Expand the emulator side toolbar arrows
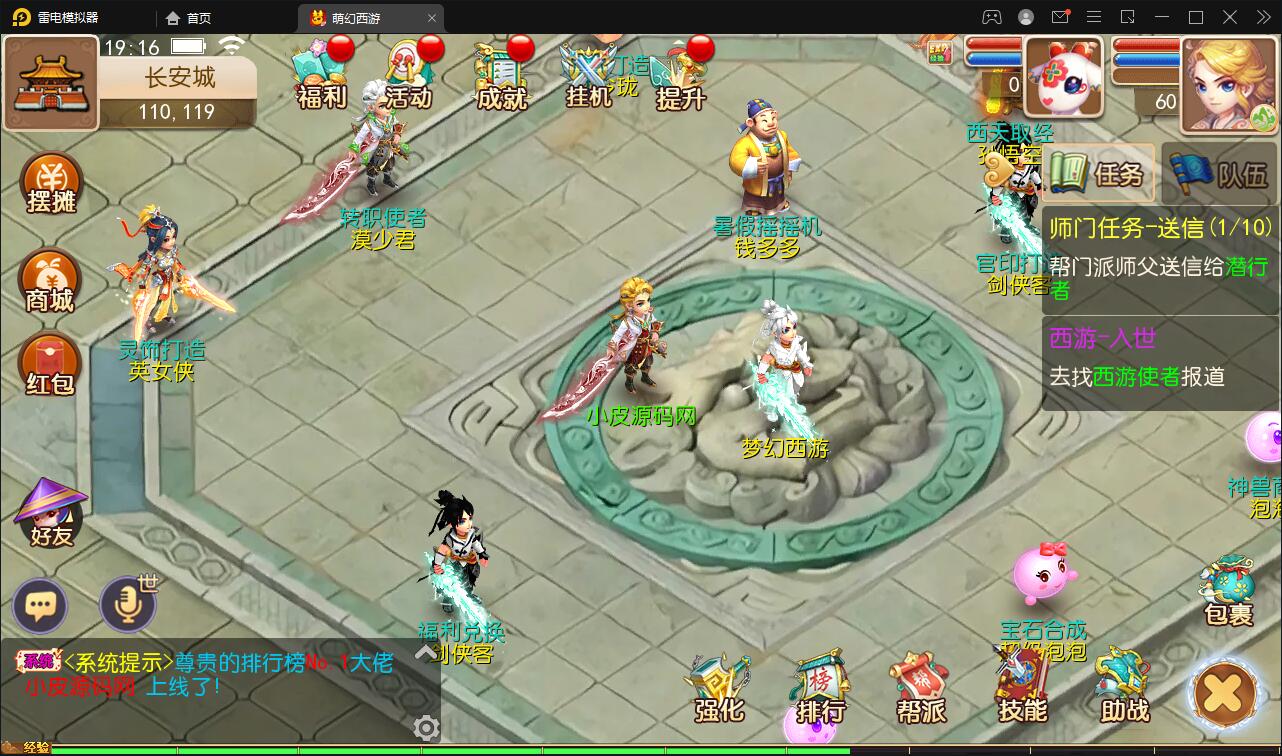This screenshot has width=1282, height=756. [1262, 17]
